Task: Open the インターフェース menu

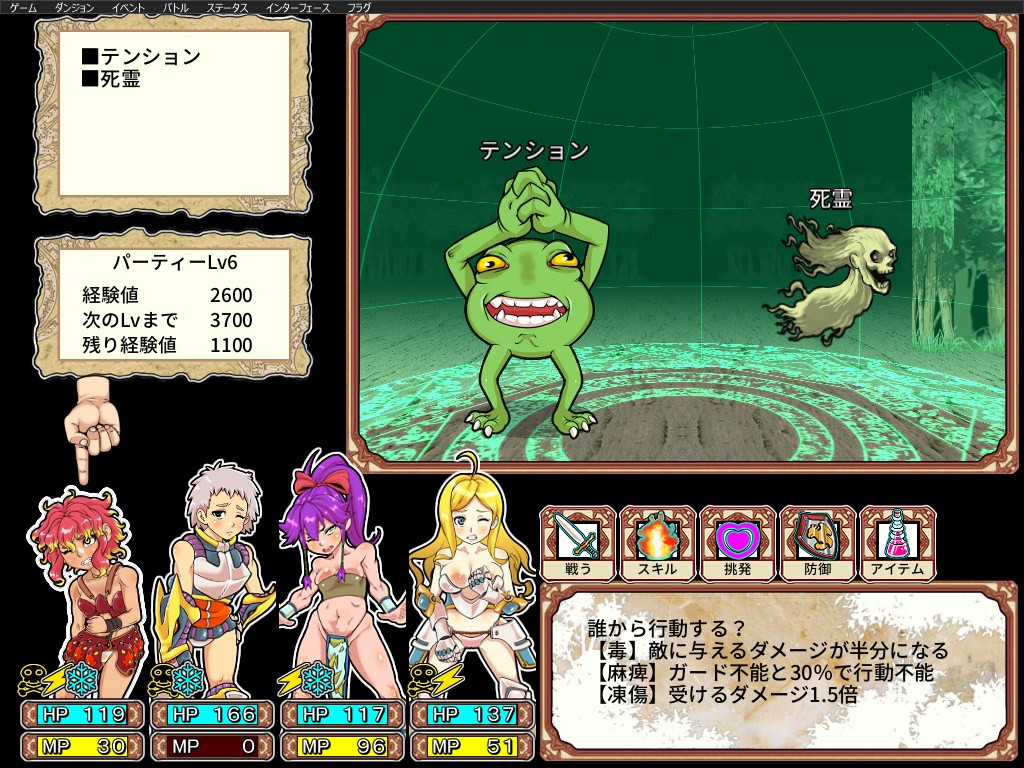Action: (298, 7)
